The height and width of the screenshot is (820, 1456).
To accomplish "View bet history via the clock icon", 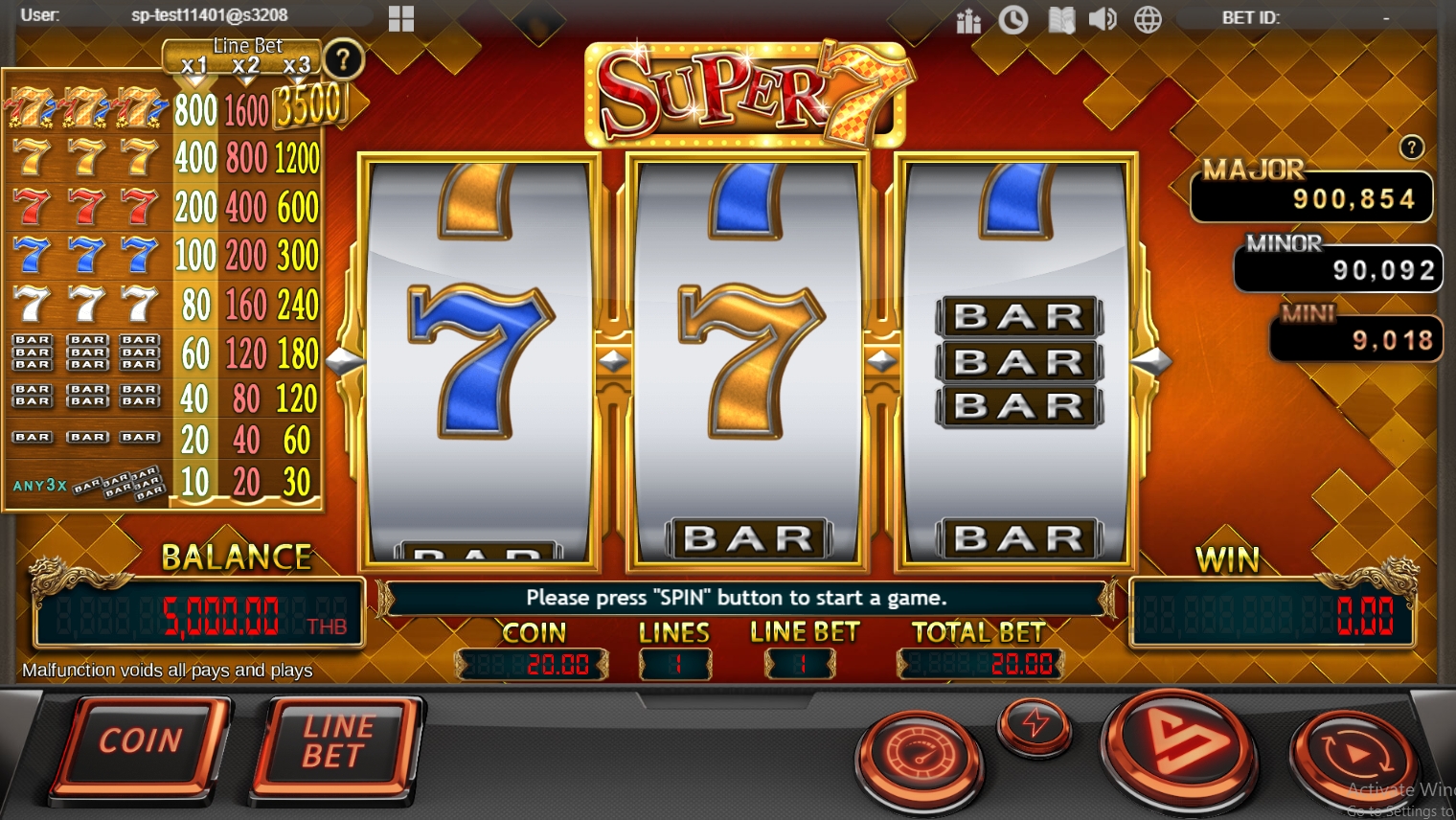I will (1012, 19).
